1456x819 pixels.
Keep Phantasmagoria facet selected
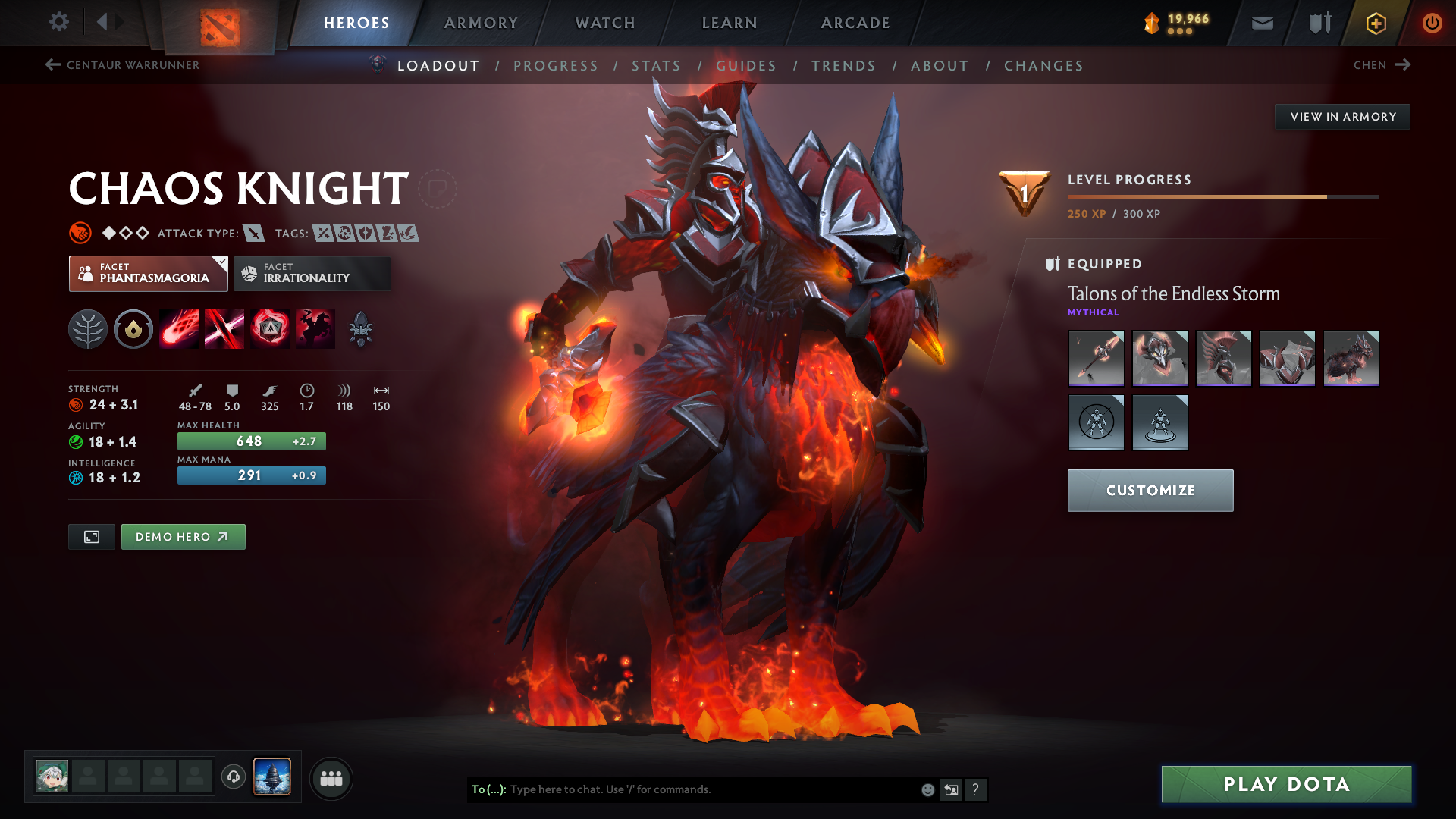(144, 273)
